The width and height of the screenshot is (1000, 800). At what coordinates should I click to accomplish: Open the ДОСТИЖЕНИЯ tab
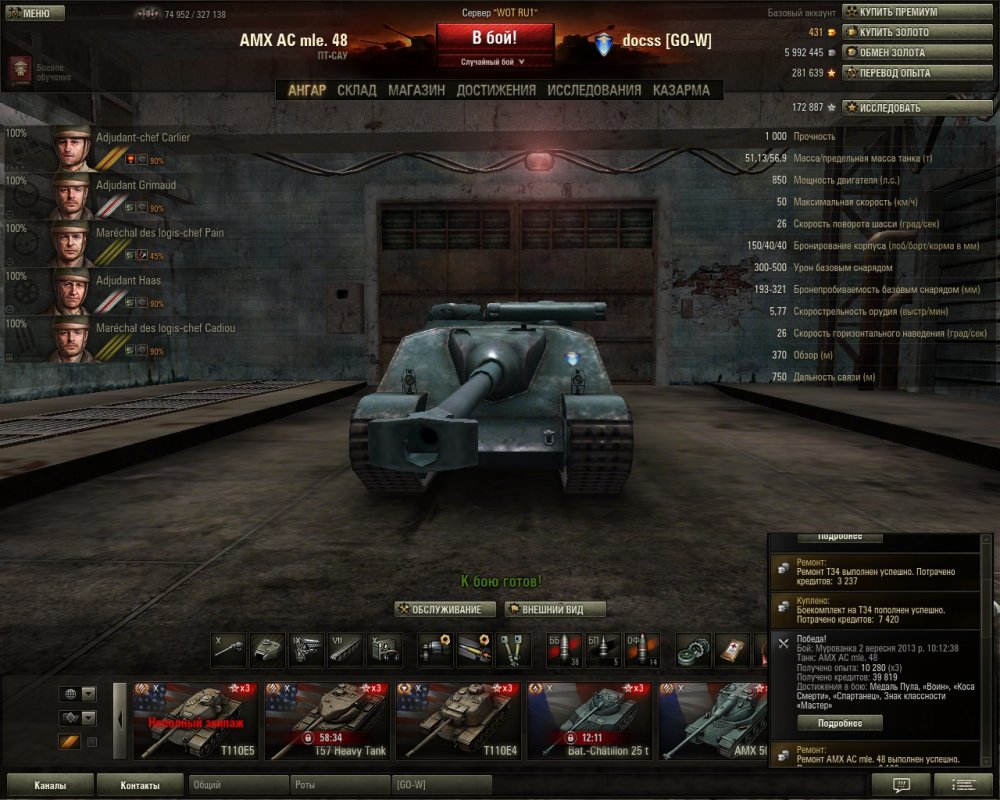coord(496,90)
